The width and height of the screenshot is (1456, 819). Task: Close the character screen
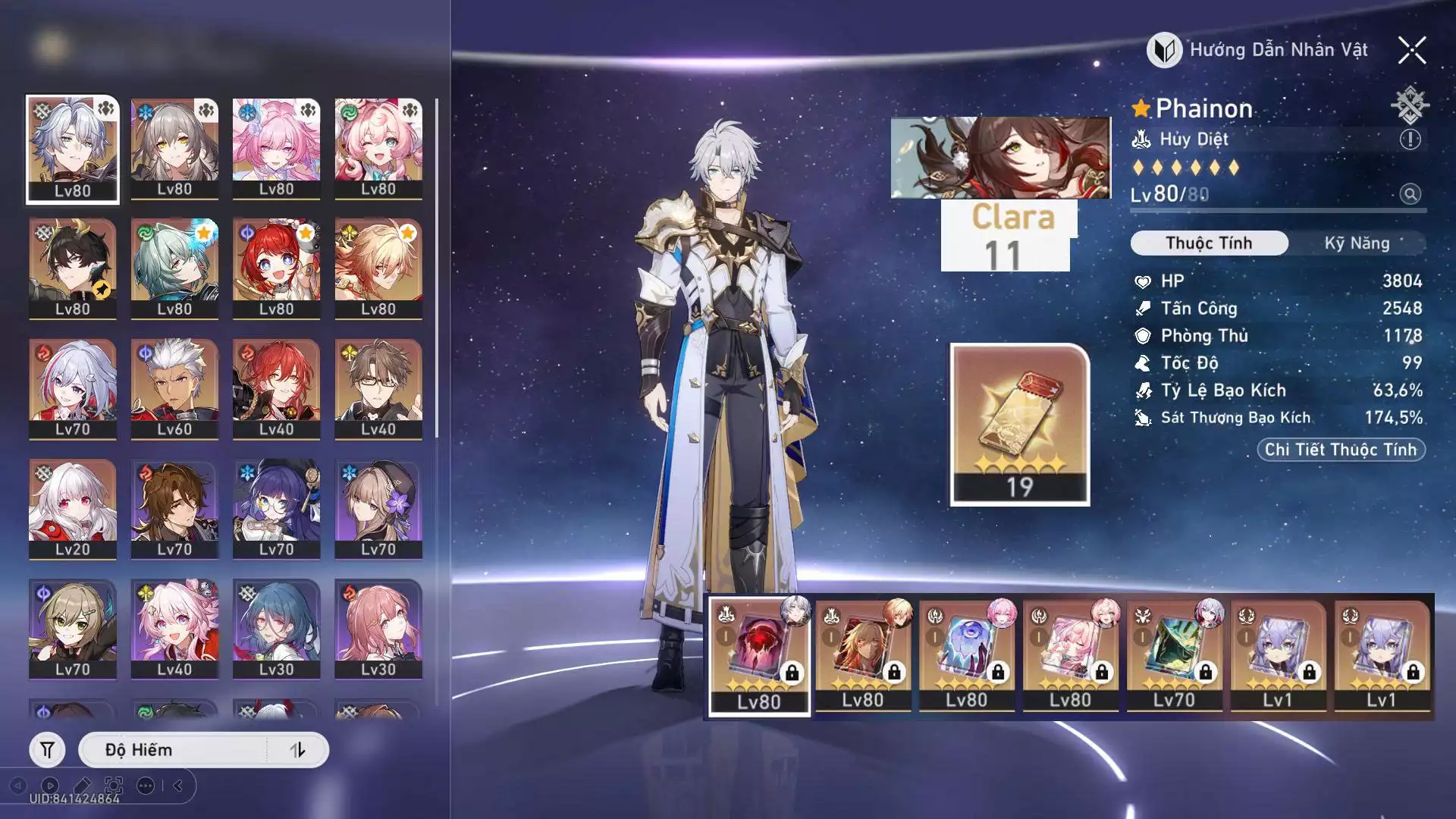point(1412,51)
